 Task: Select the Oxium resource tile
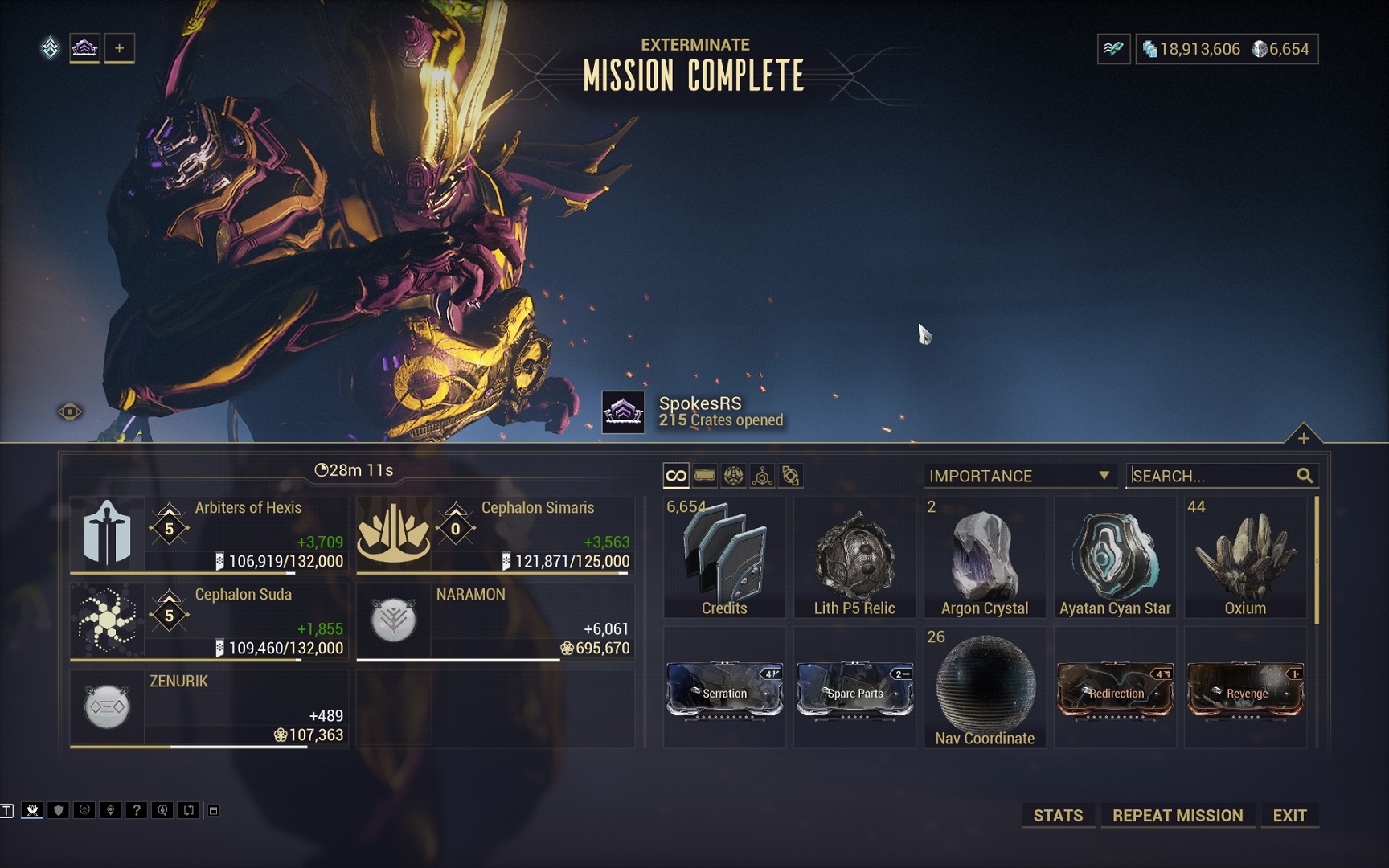1245,558
